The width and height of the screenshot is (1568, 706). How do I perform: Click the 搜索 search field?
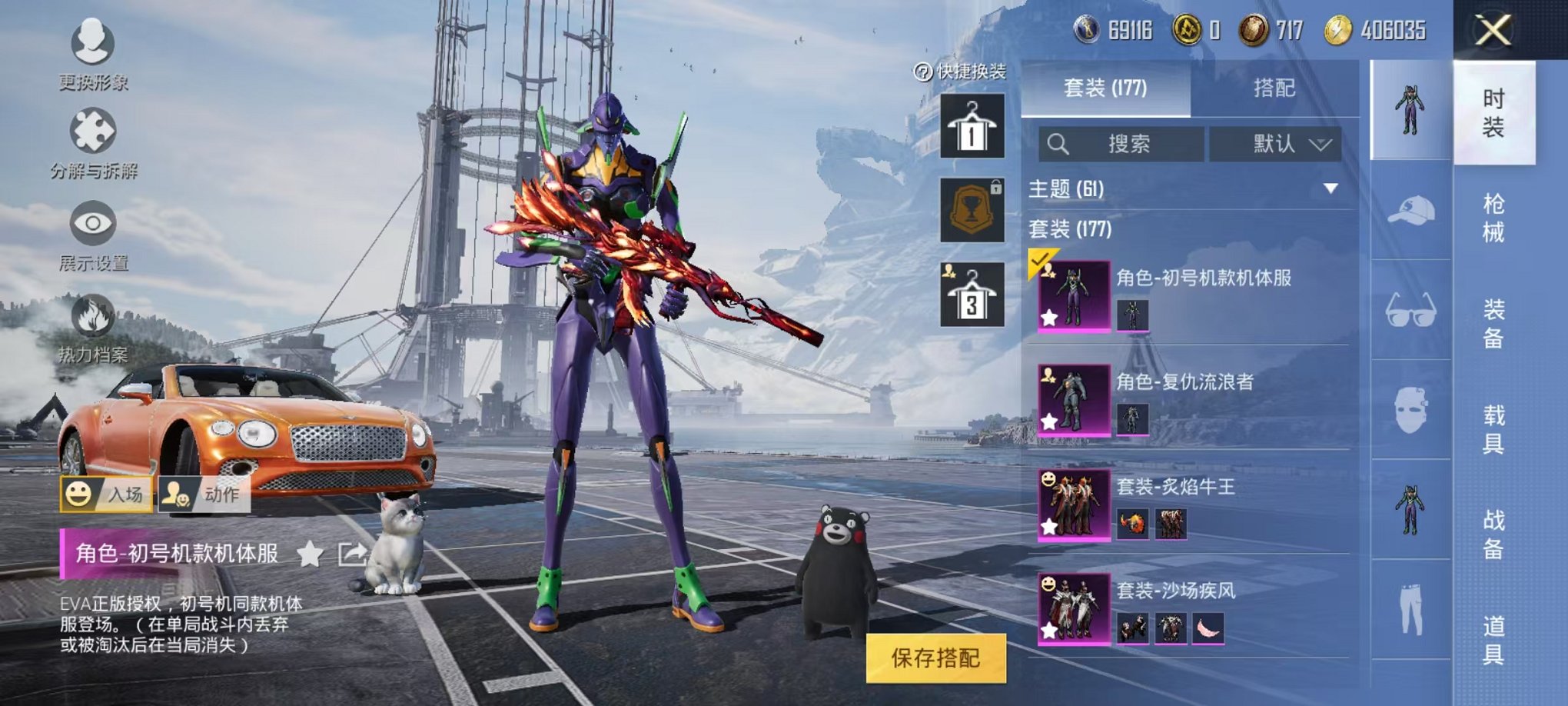click(1121, 144)
